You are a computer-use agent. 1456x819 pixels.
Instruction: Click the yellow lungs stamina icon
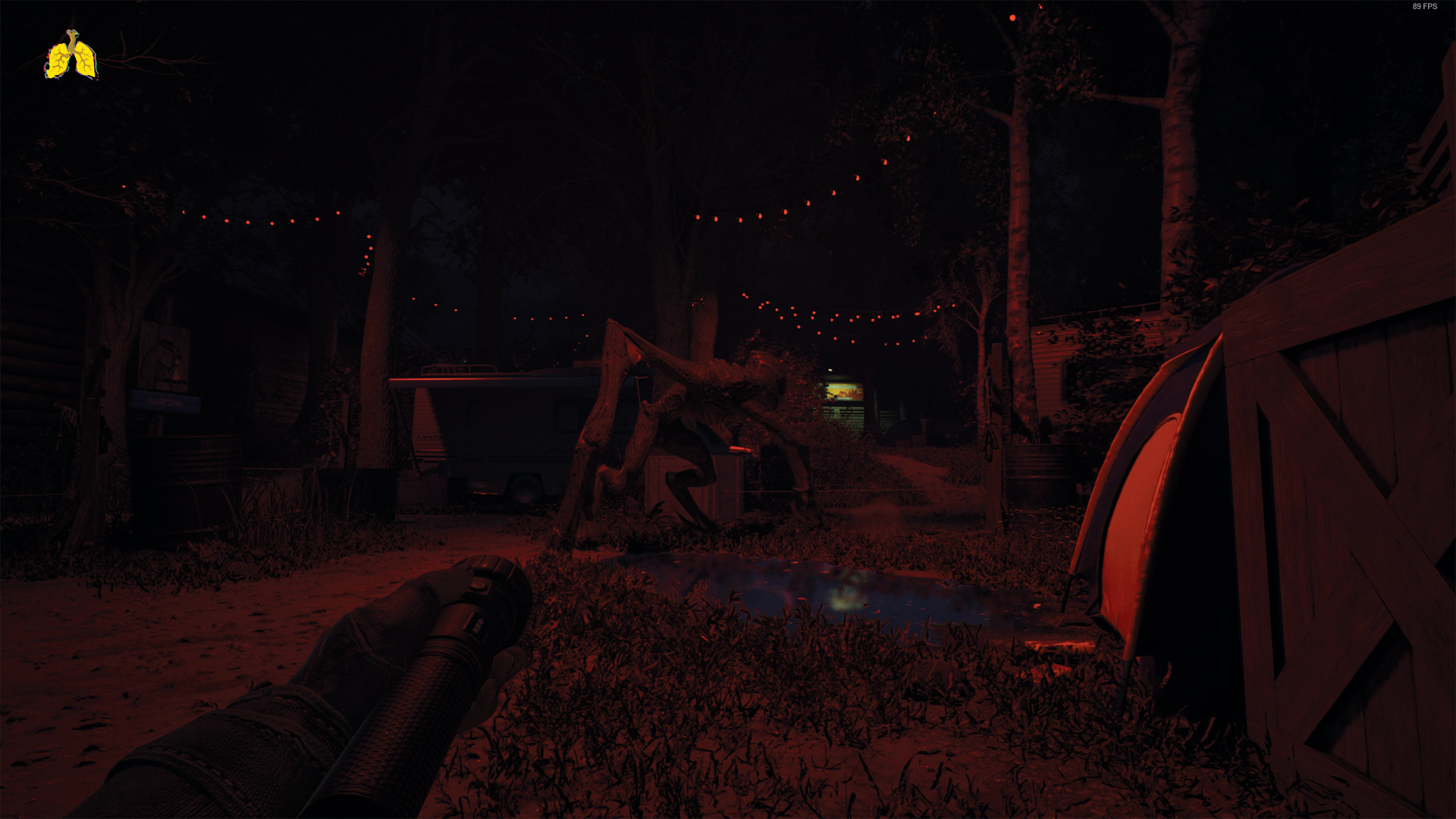coord(71,56)
